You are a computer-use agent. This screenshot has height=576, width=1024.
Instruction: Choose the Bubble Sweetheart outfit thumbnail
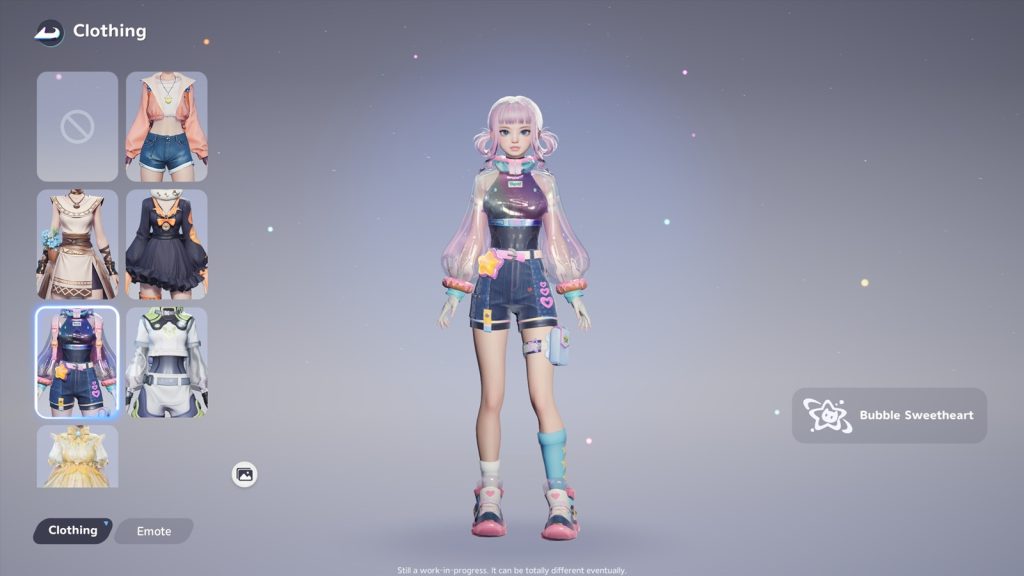(77, 362)
